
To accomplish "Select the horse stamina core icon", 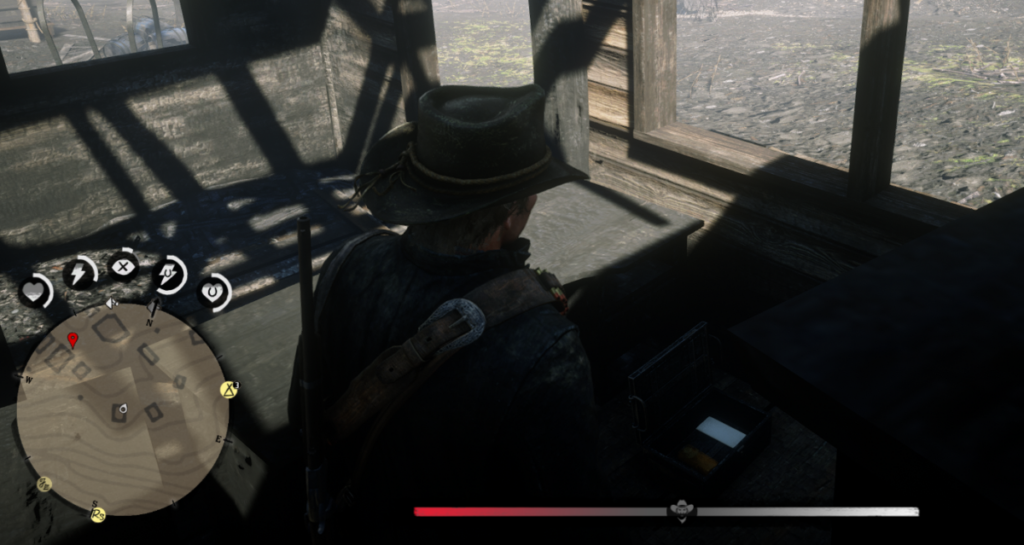I will pyautogui.click(x=168, y=274).
